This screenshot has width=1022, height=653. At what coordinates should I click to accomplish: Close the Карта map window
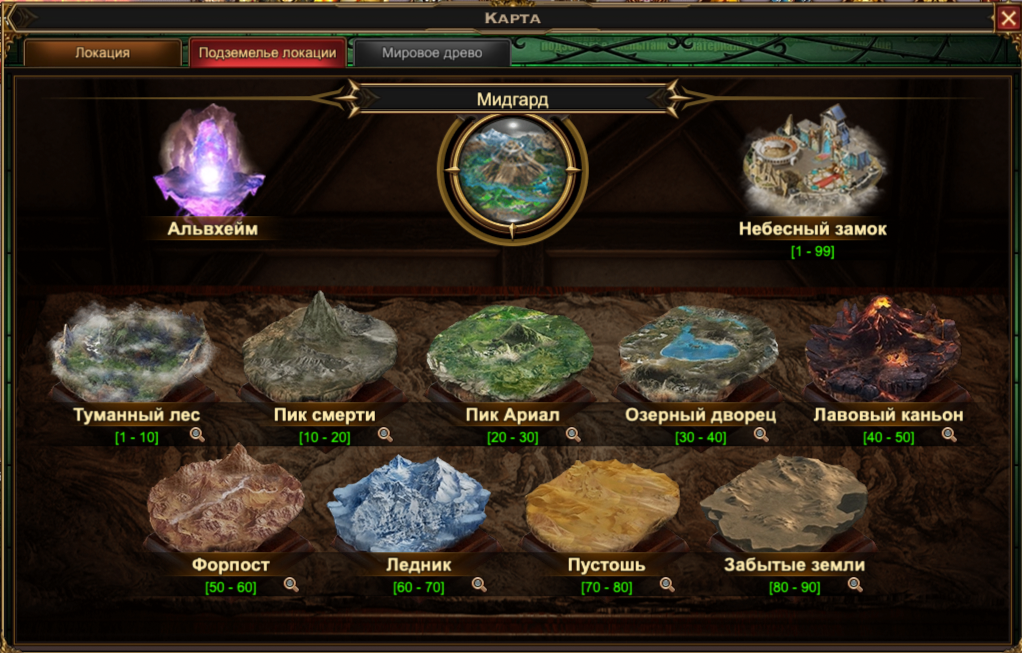1007,18
